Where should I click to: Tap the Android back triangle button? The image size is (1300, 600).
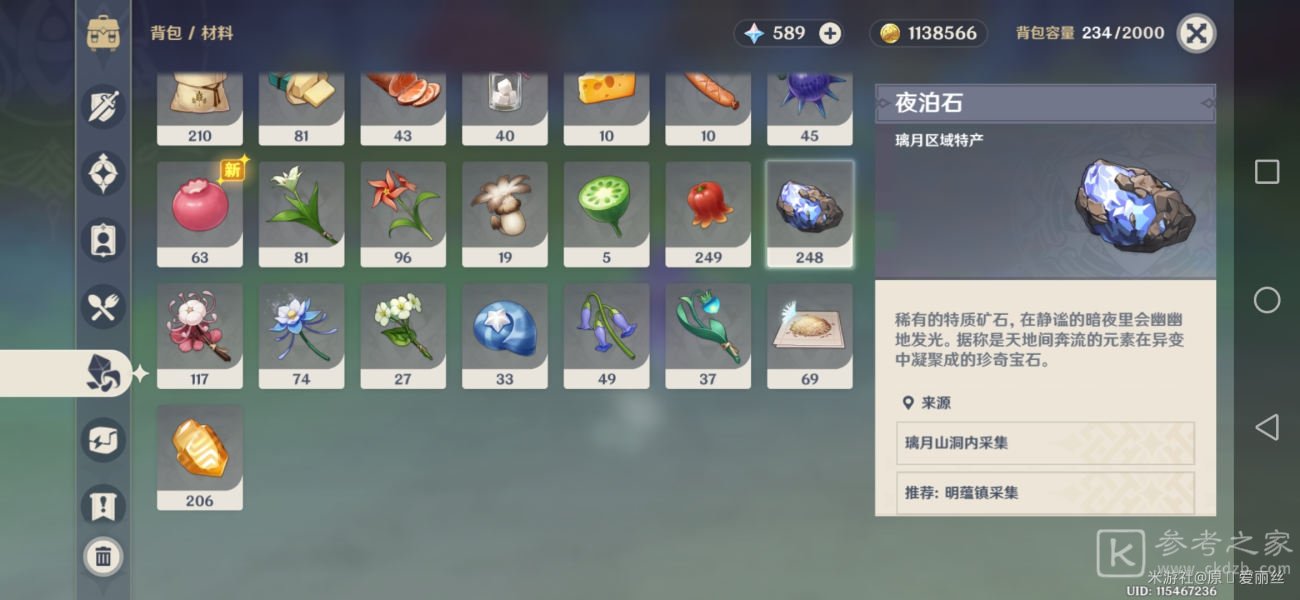pyautogui.click(x=1266, y=428)
